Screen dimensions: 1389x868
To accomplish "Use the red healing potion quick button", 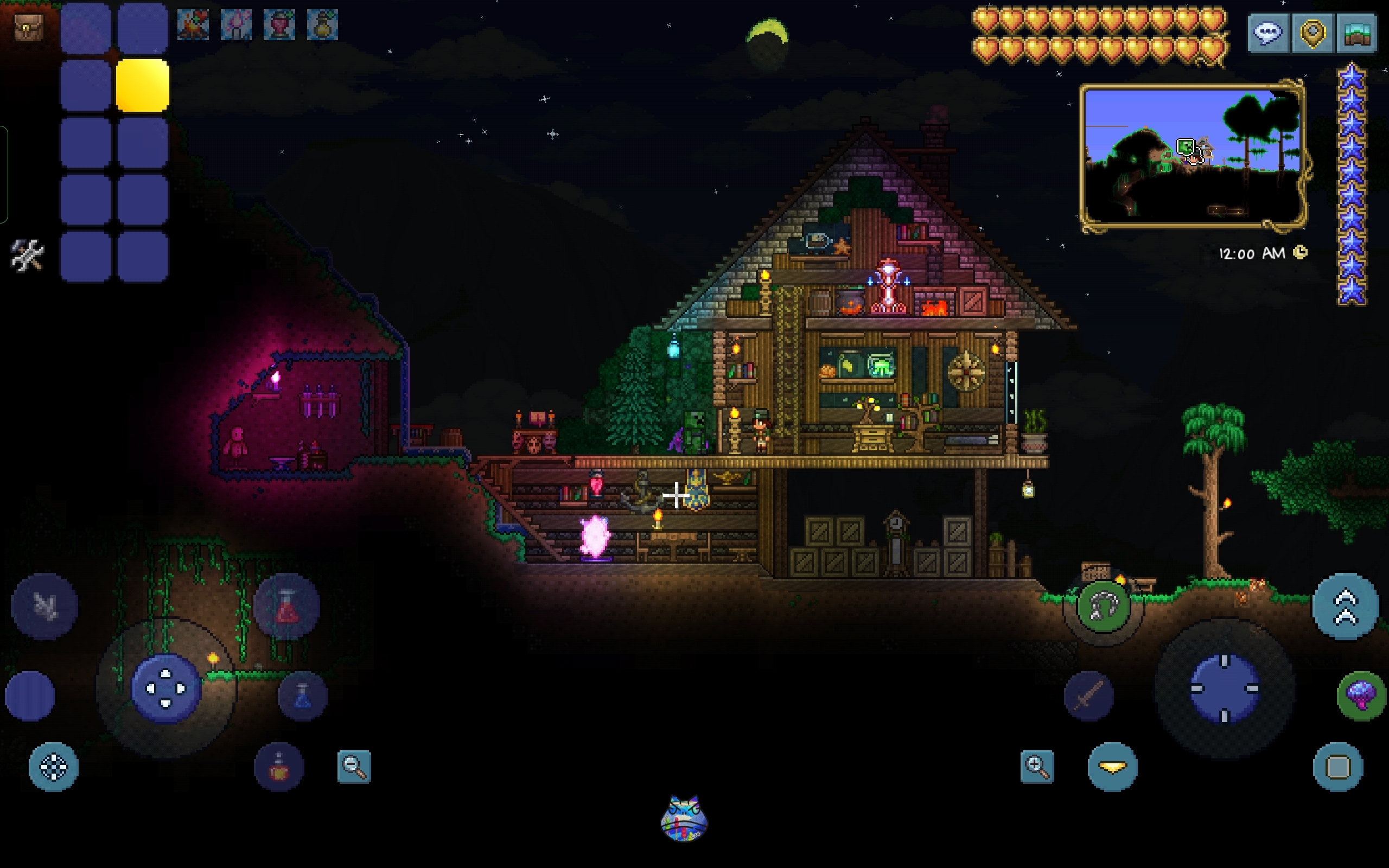I will 286,606.
